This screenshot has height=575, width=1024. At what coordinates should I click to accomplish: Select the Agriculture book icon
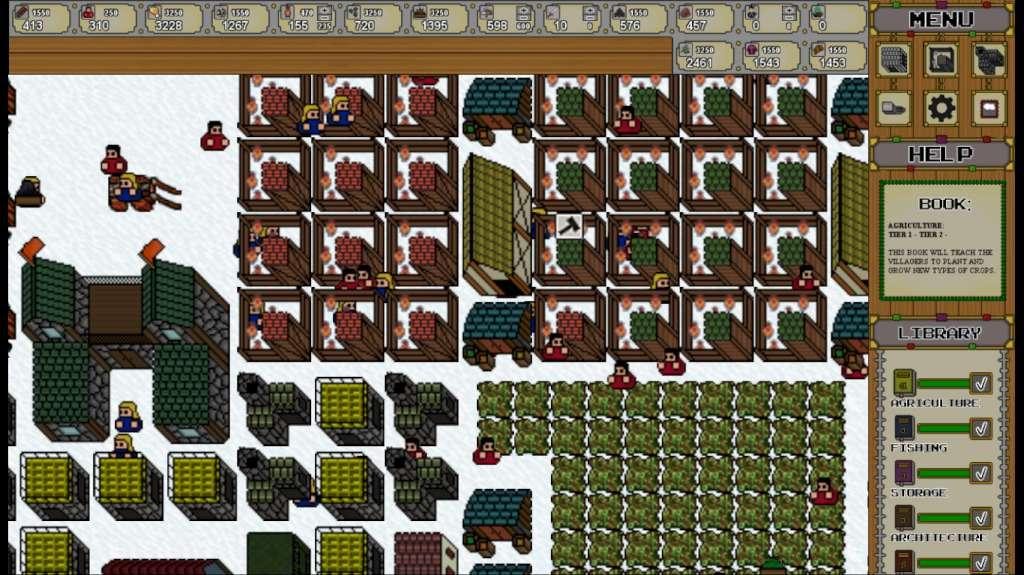(903, 383)
